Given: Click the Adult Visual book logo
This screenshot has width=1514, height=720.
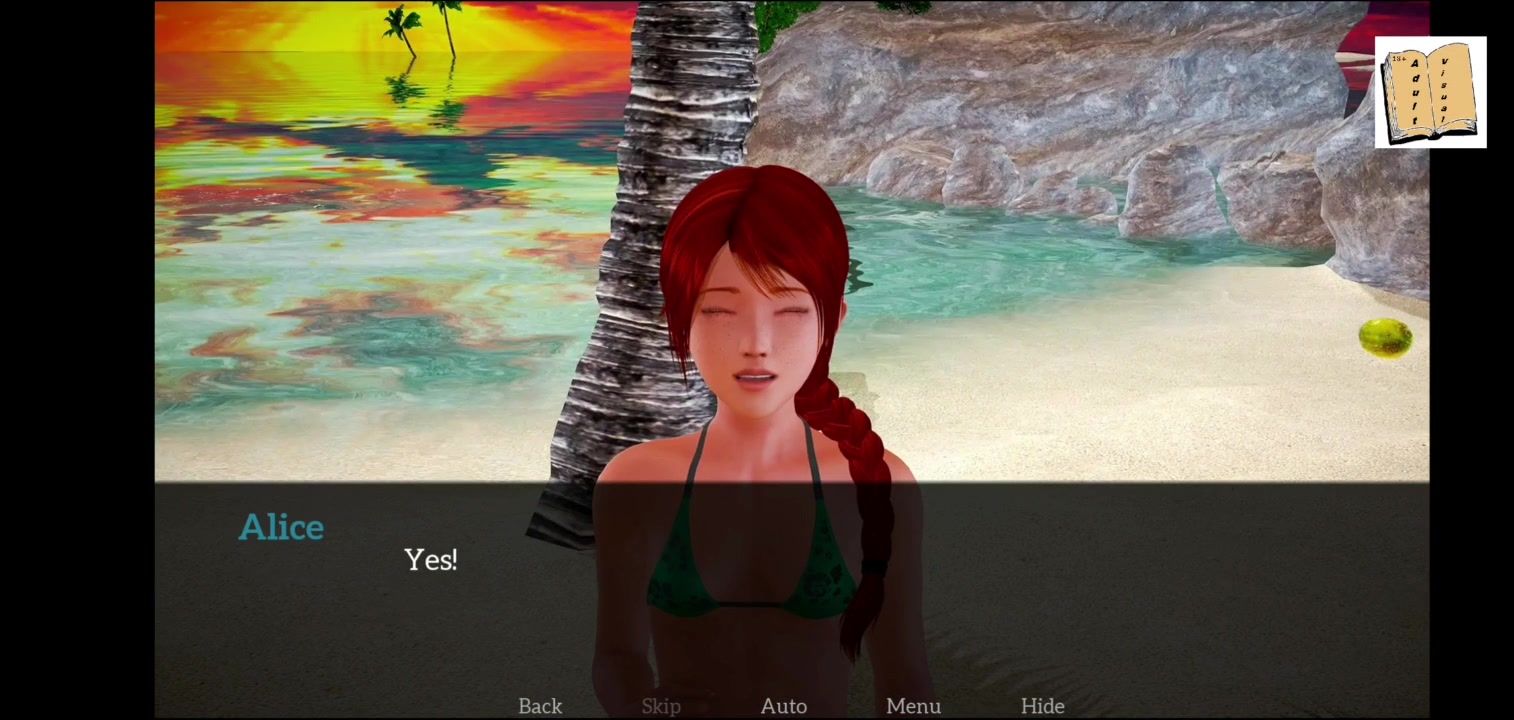Looking at the screenshot, I should [1430, 93].
